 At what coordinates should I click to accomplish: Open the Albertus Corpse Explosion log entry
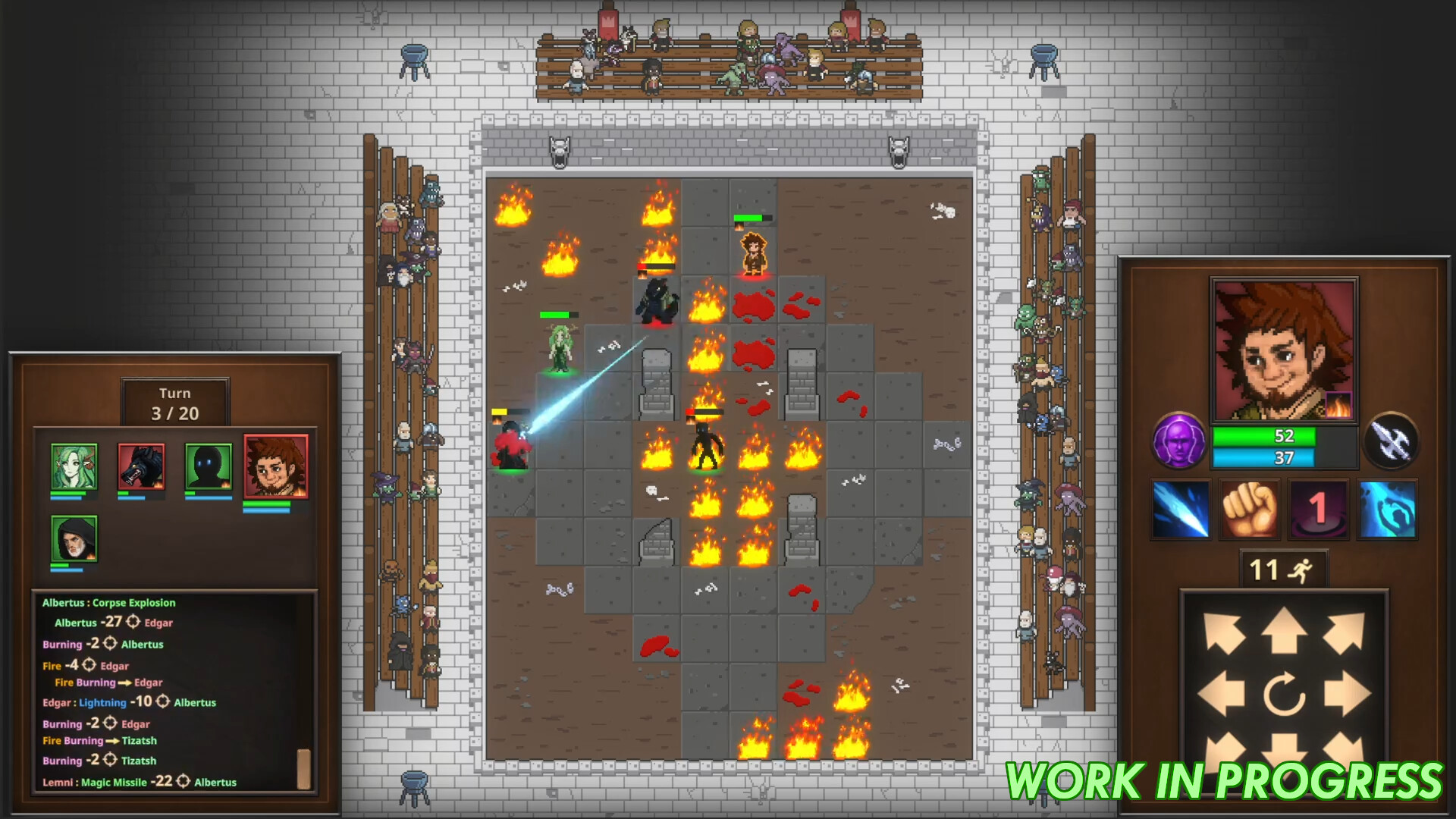tap(108, 602)
